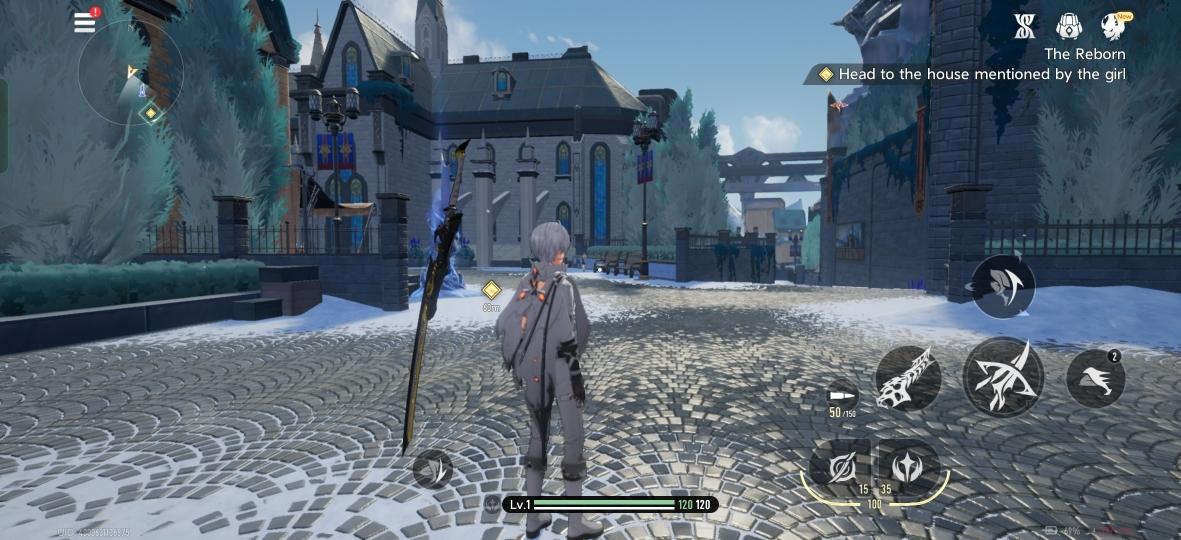The width and height of the screenshot is (1181, 540).
Task: Open the circular minimap
Action: click(130, 72)
